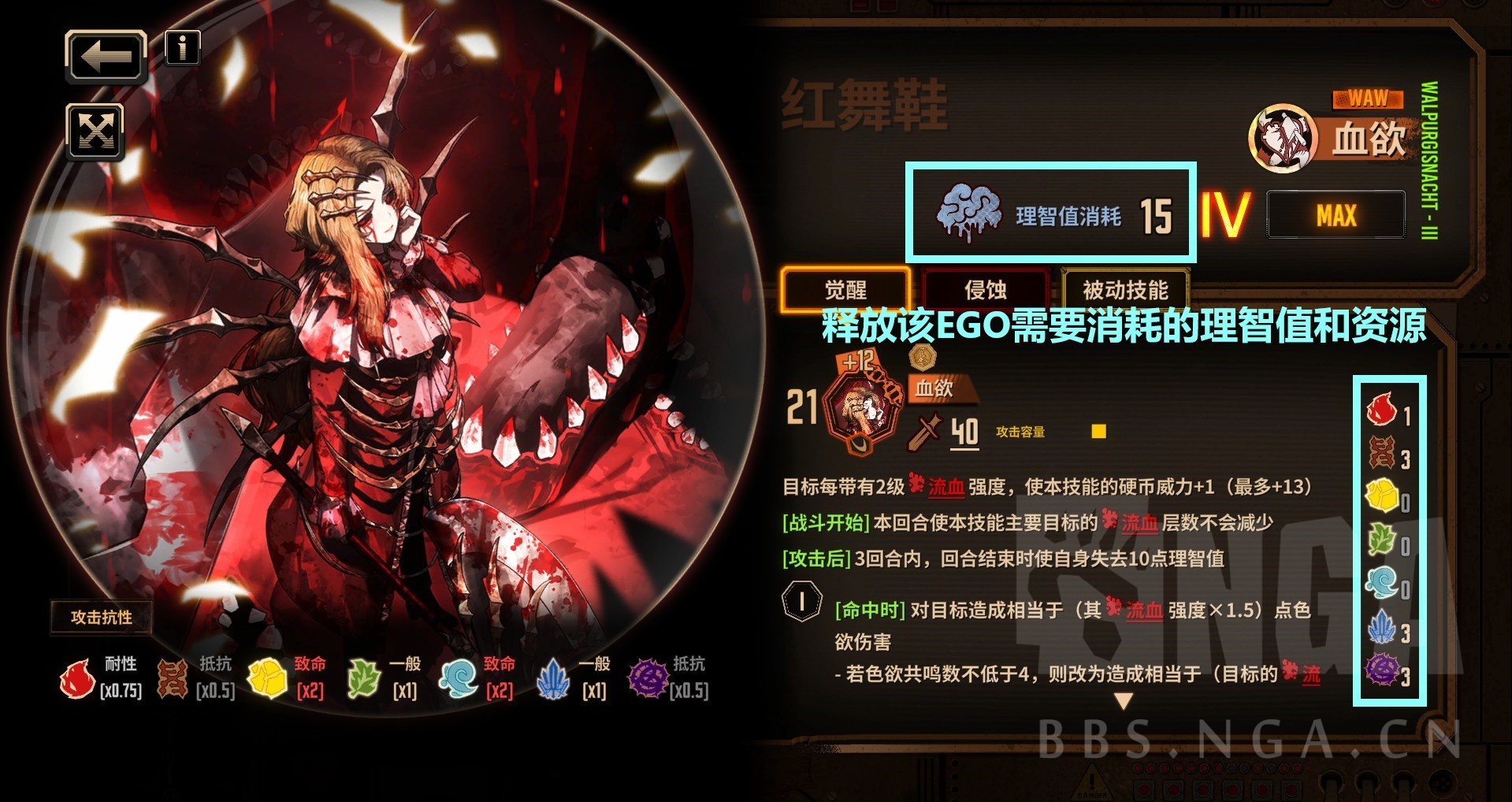
Task: Click the back arrow button
Action: point(106,55)
